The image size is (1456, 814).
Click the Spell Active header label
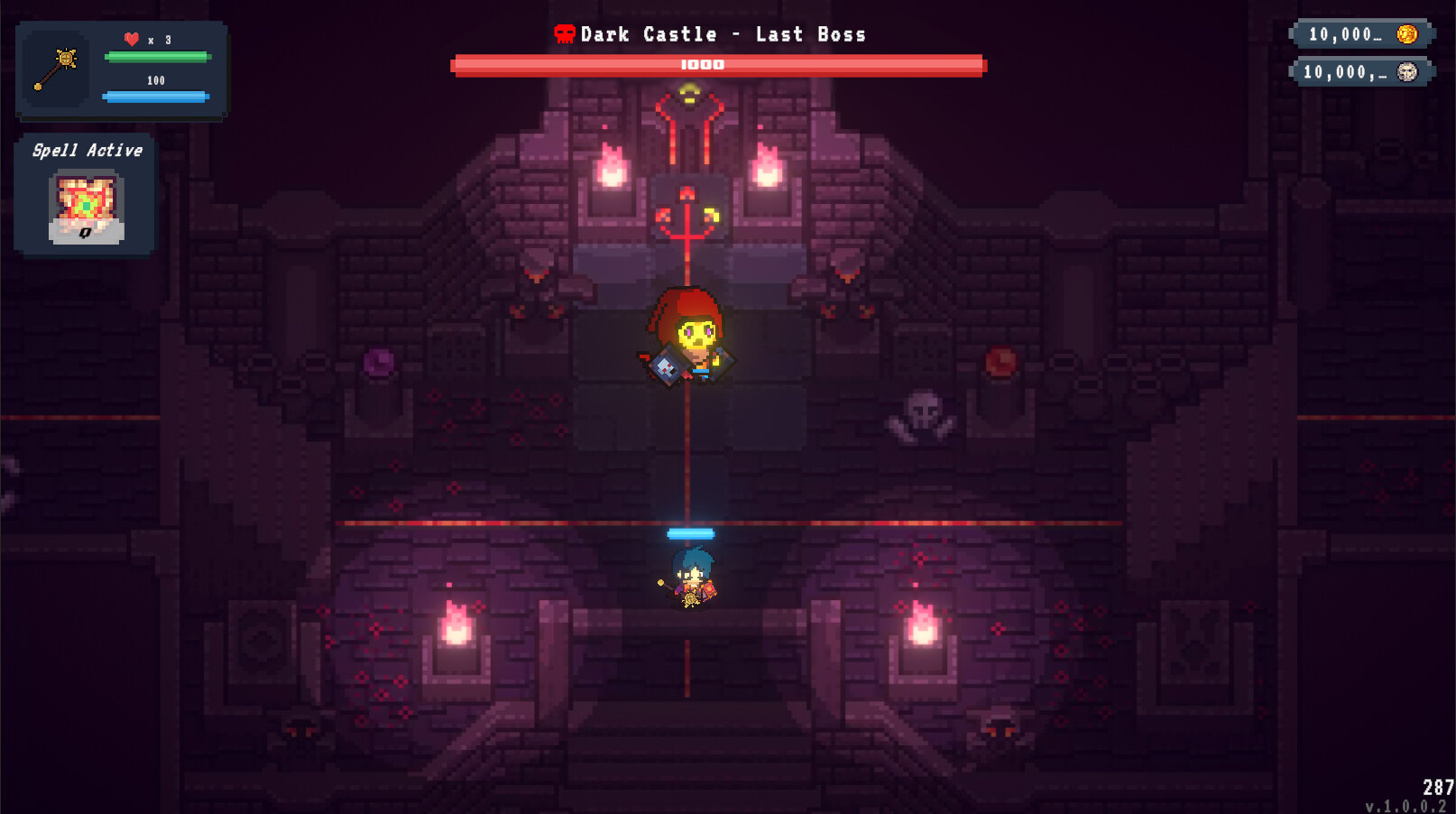coord(87,150)
